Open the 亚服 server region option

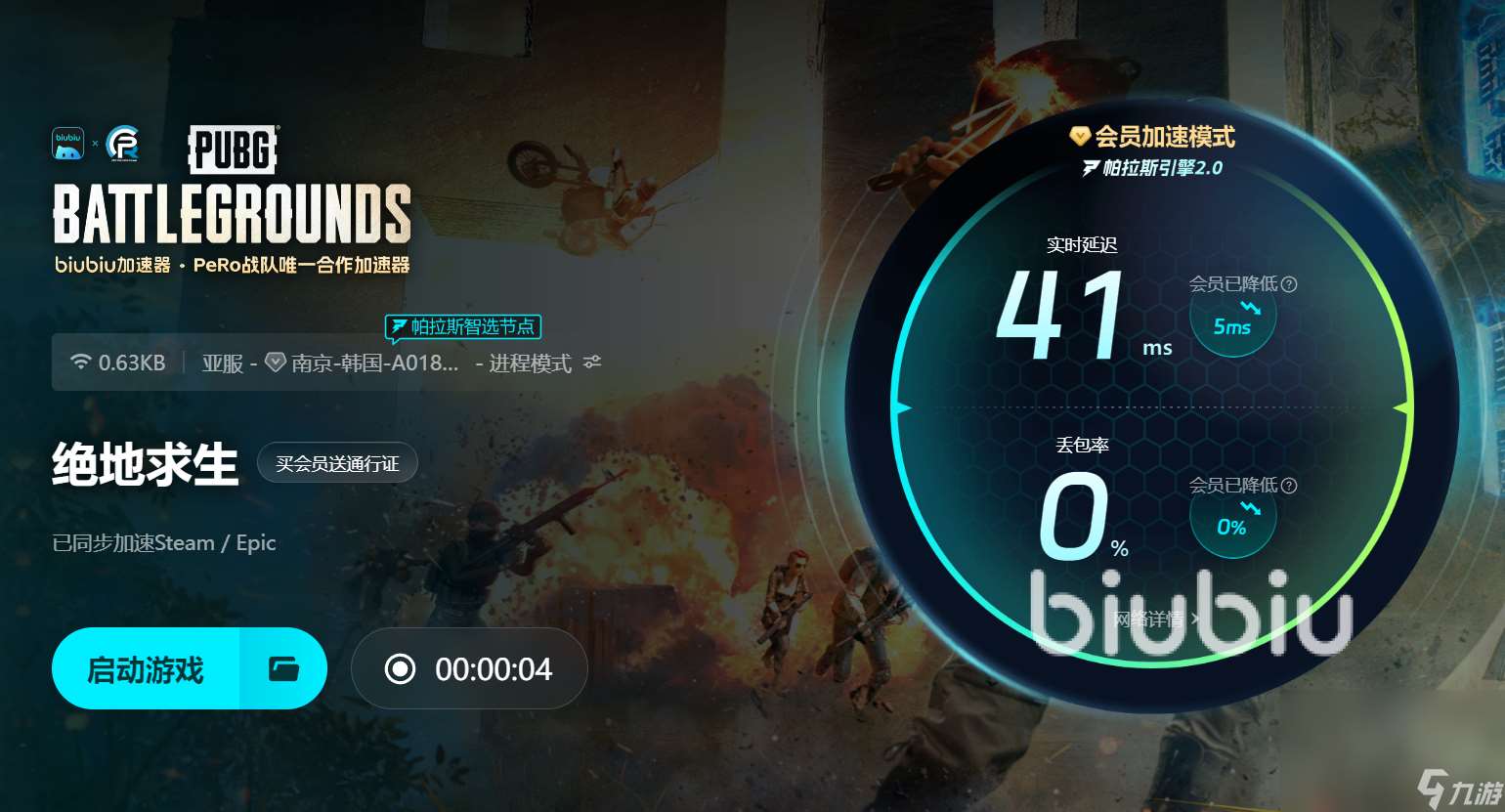click(223, 362)
